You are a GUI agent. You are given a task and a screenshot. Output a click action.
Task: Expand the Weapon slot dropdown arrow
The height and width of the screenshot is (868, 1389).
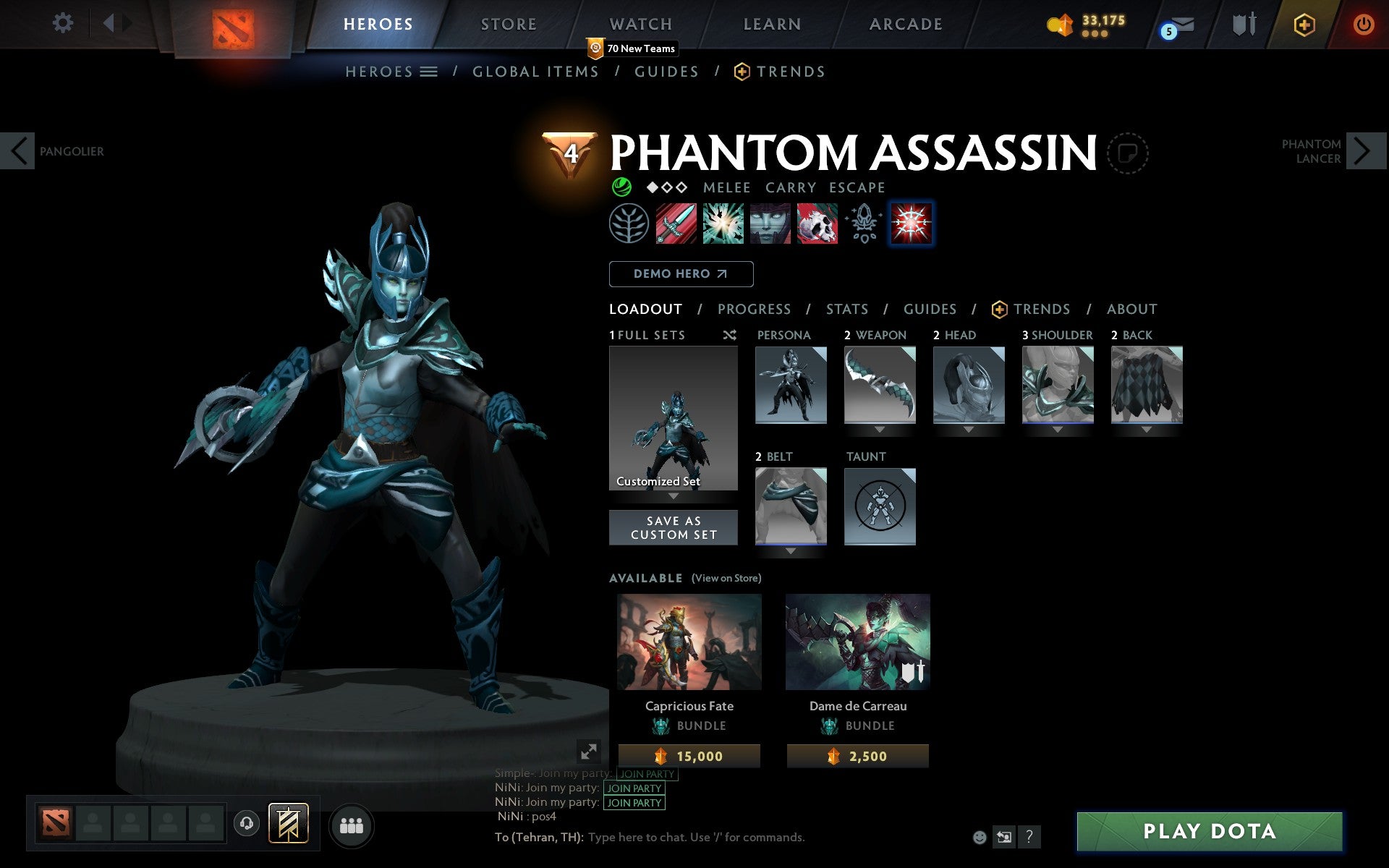tap(879, 427)
